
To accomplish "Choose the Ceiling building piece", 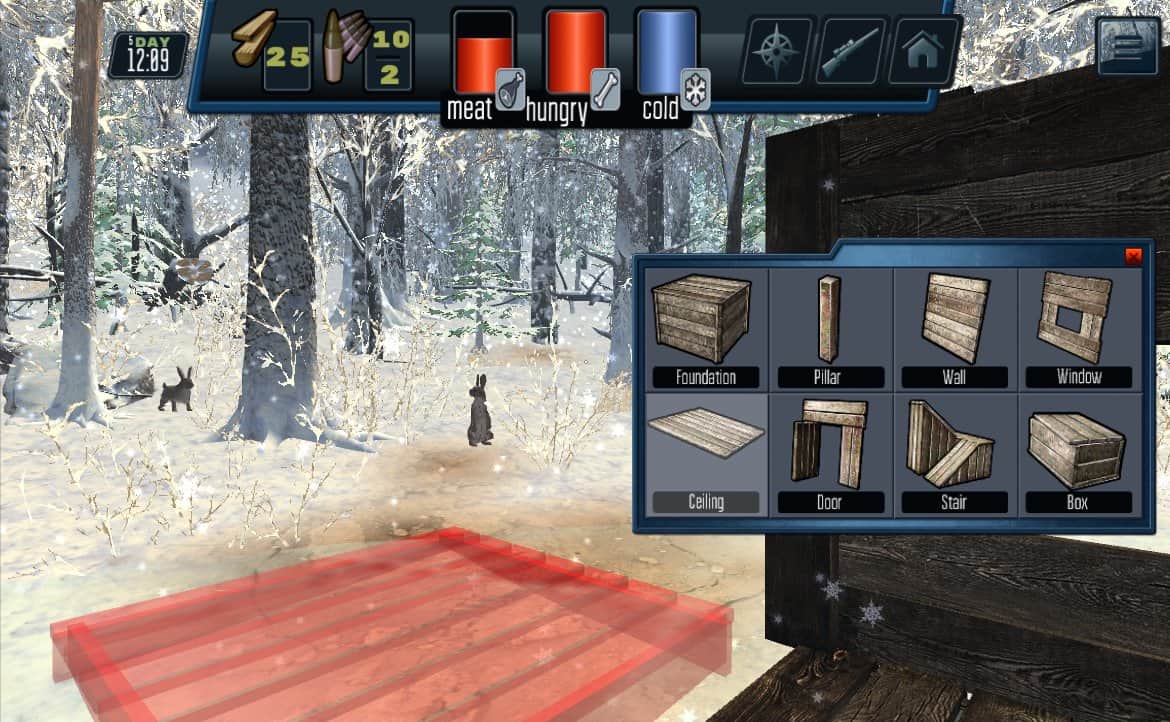I will coord(705,453).
